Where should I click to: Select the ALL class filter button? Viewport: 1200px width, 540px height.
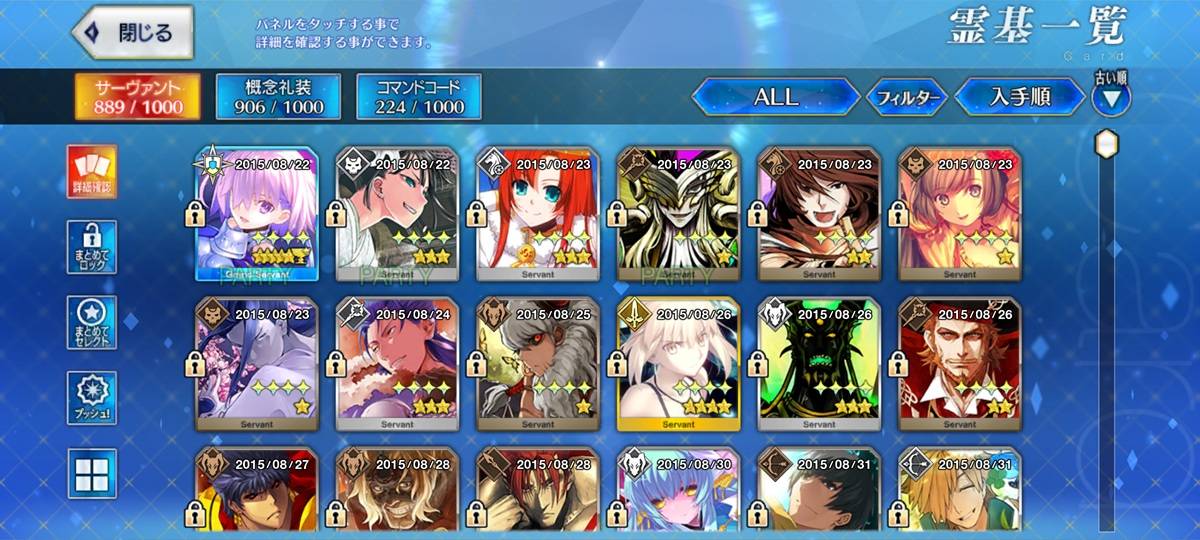click(775, 97)
